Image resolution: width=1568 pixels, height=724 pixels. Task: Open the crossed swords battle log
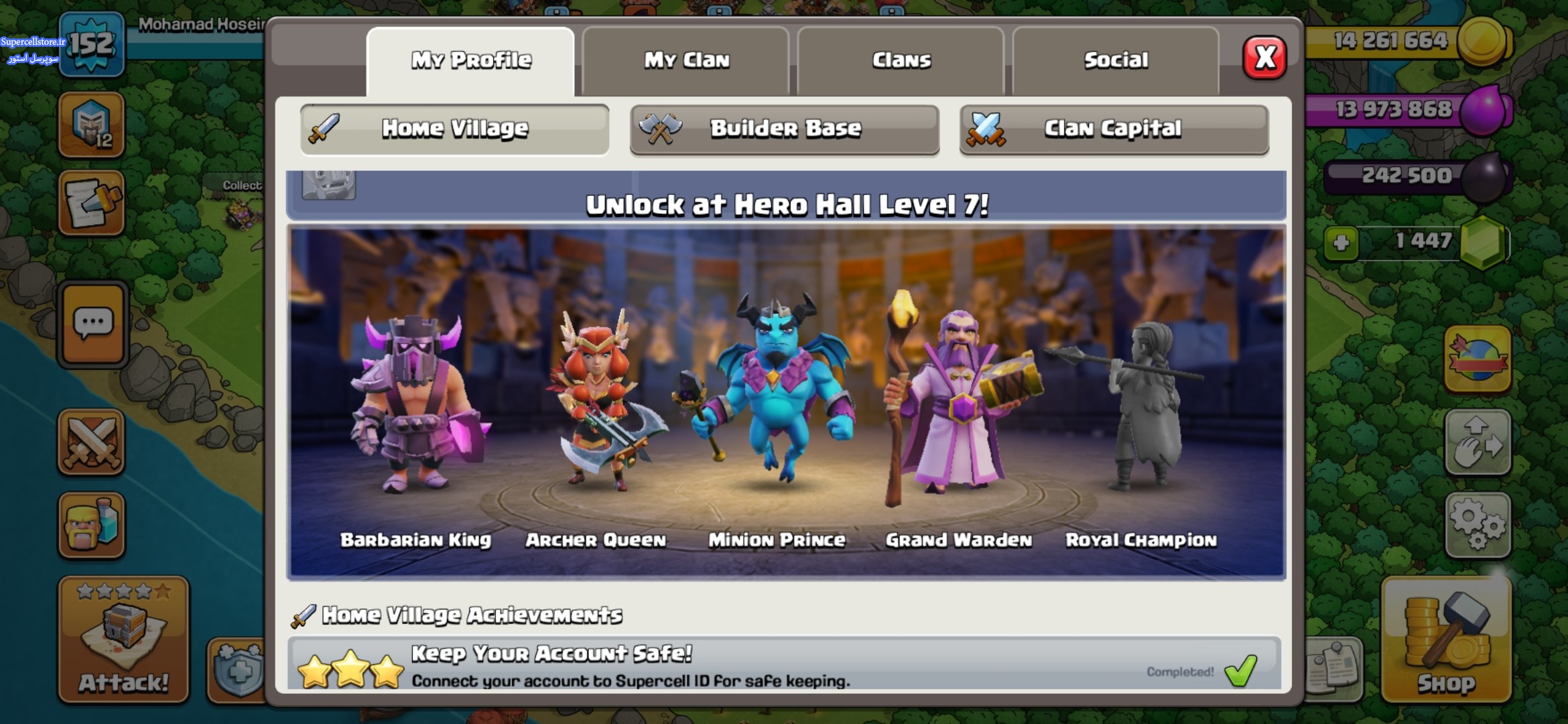pos(92,442)
